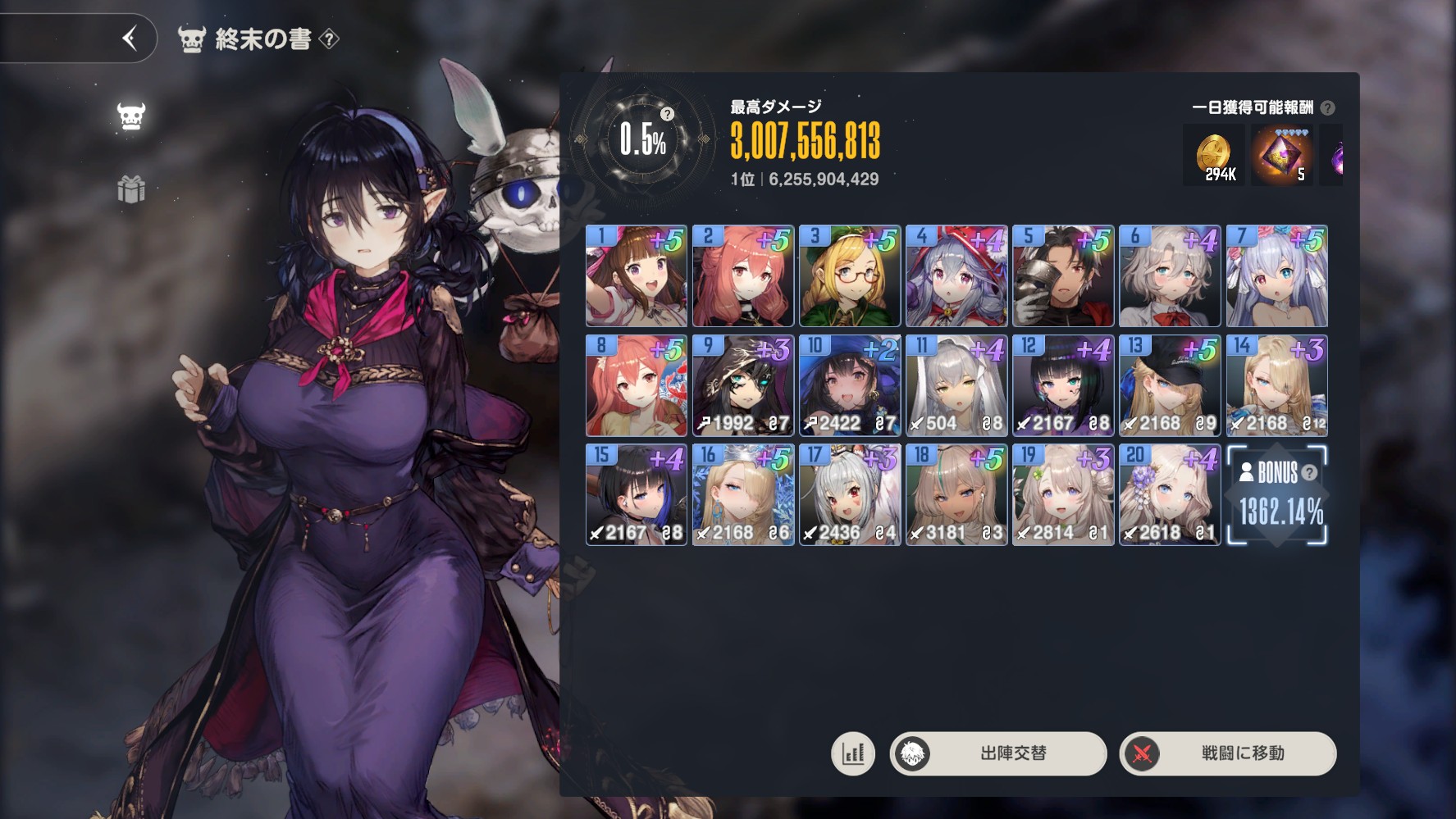Click the 出陣交替 button
The image size is (1456, 819).
tap(998, 753)
